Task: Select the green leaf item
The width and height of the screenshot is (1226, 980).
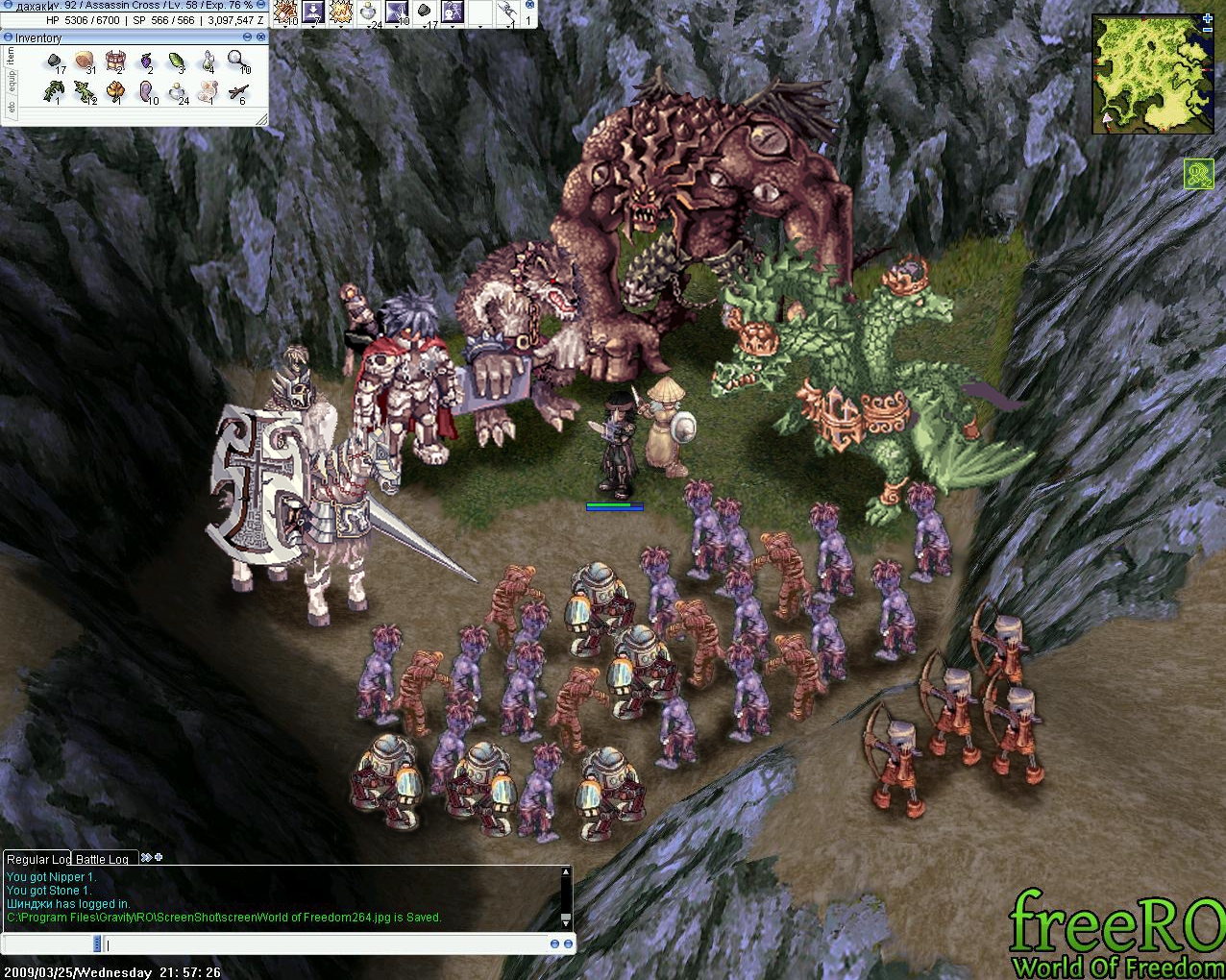Action: point(177,62)
